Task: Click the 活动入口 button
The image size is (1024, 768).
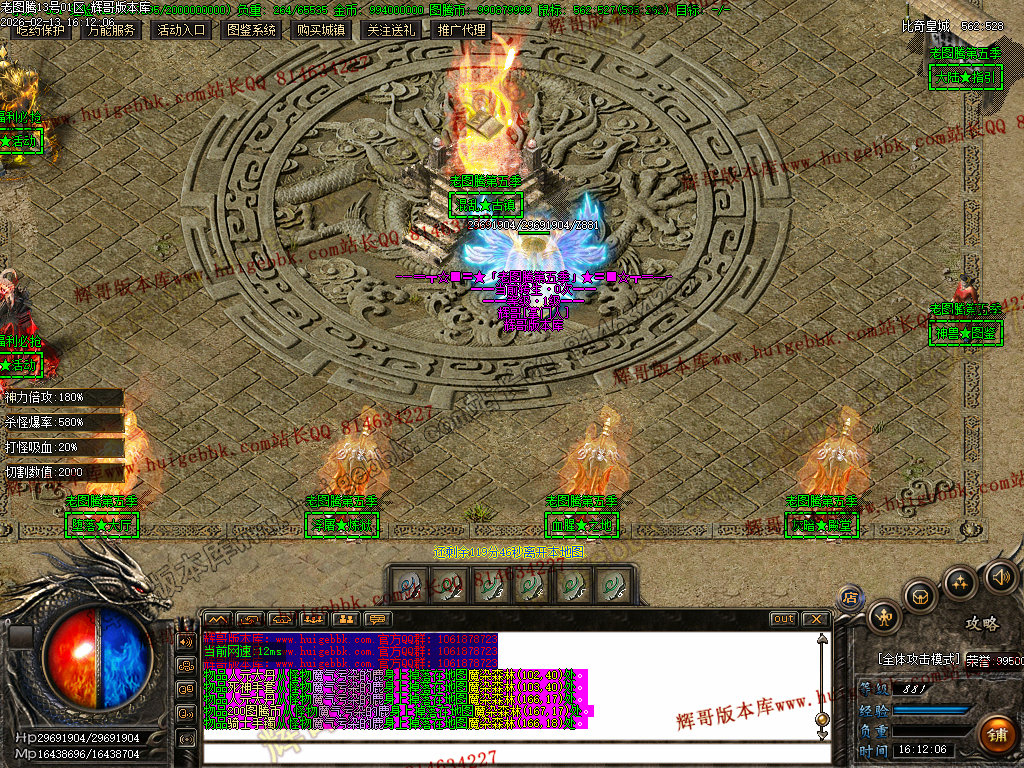Action: click(181, 30)
